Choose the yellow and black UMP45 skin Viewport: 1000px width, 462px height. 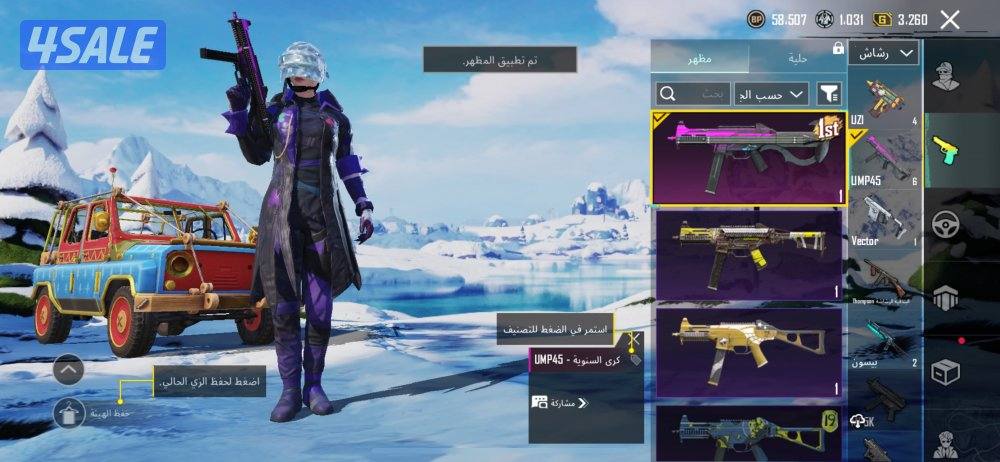(x=748, y=254)
